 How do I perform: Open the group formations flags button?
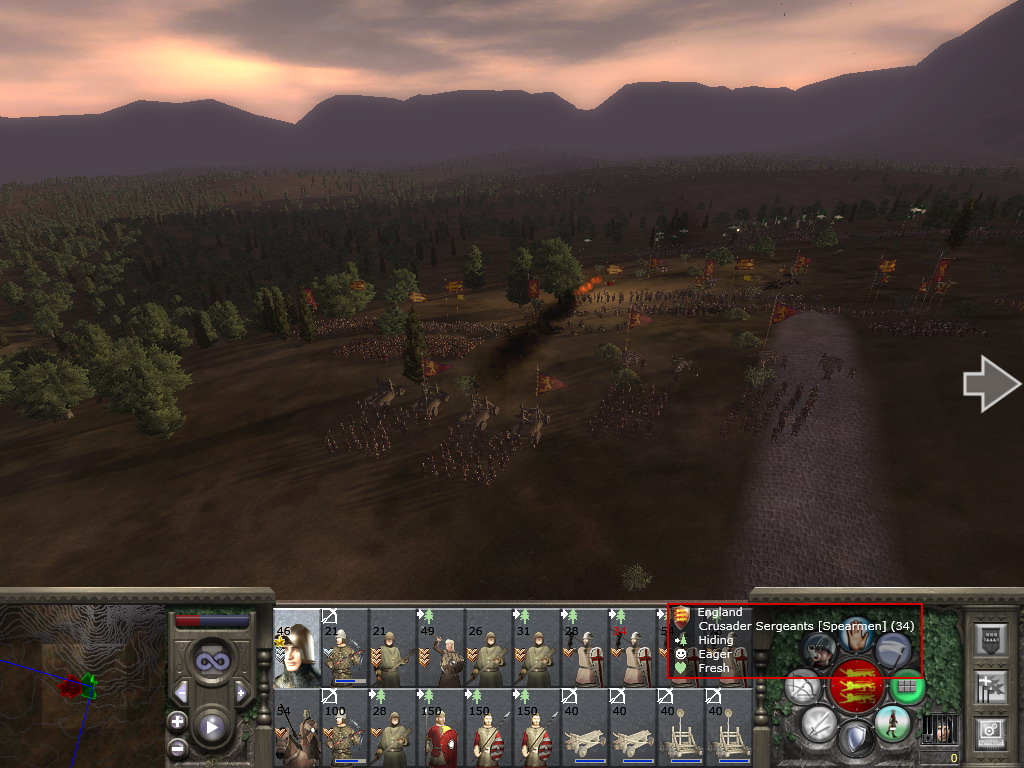(990, 687)
